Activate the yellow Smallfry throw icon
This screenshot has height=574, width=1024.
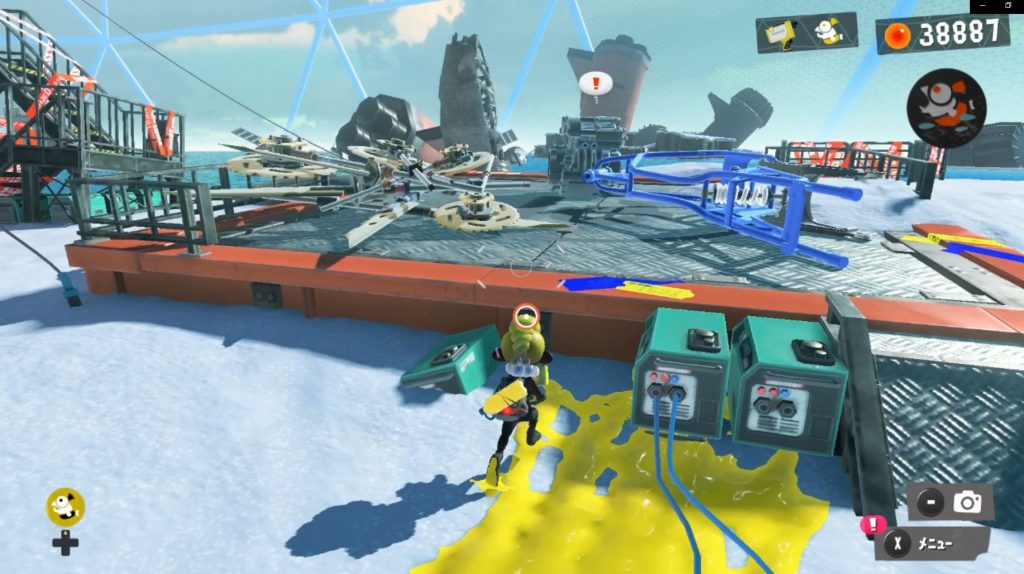65,507
